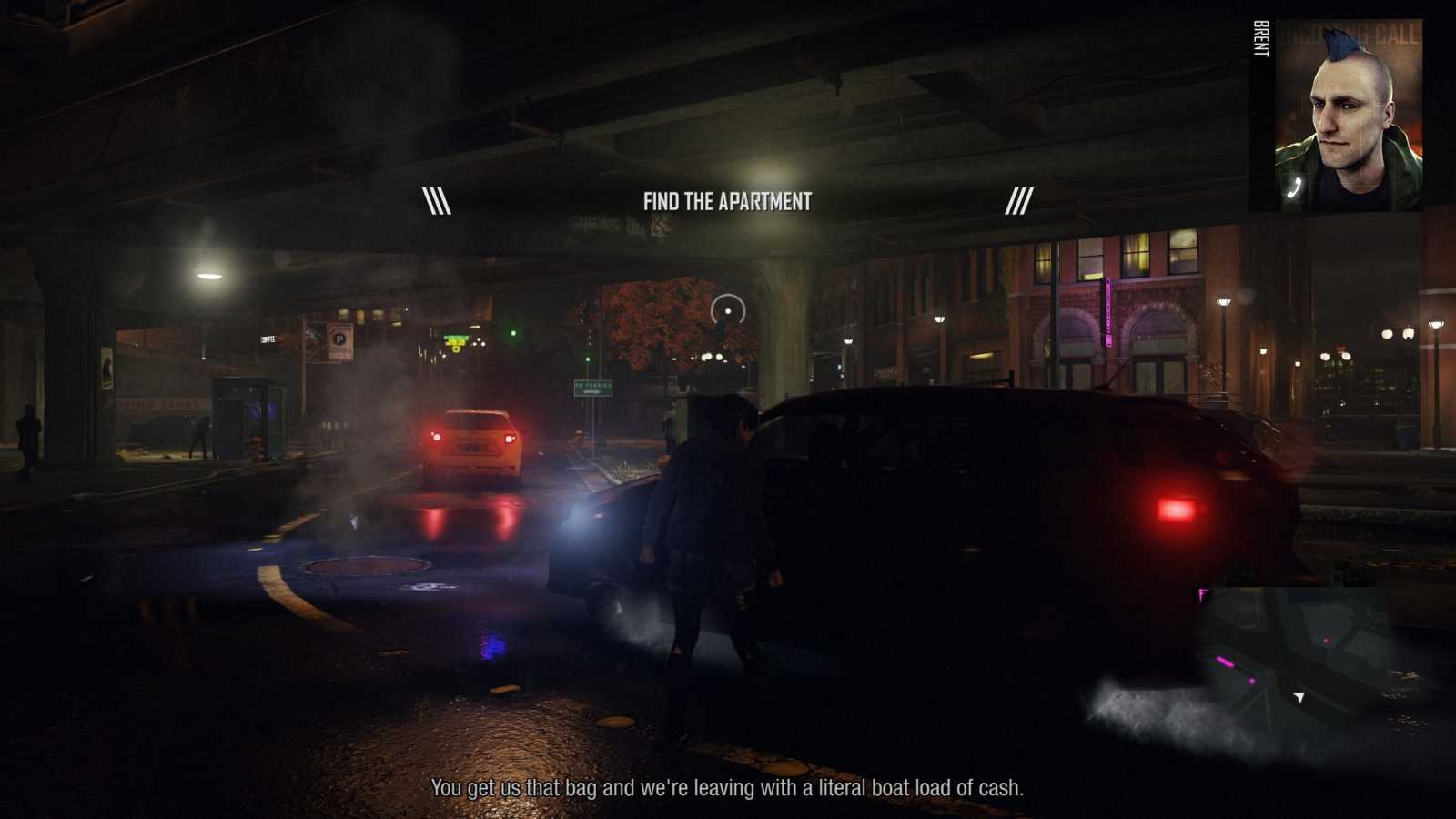Image resolution: width=1456 pixels, height=819 pixels.
Task: Expand the FIND THE APARTMENT objective banner
Action: pyautogui.click(x=727, y=202)
